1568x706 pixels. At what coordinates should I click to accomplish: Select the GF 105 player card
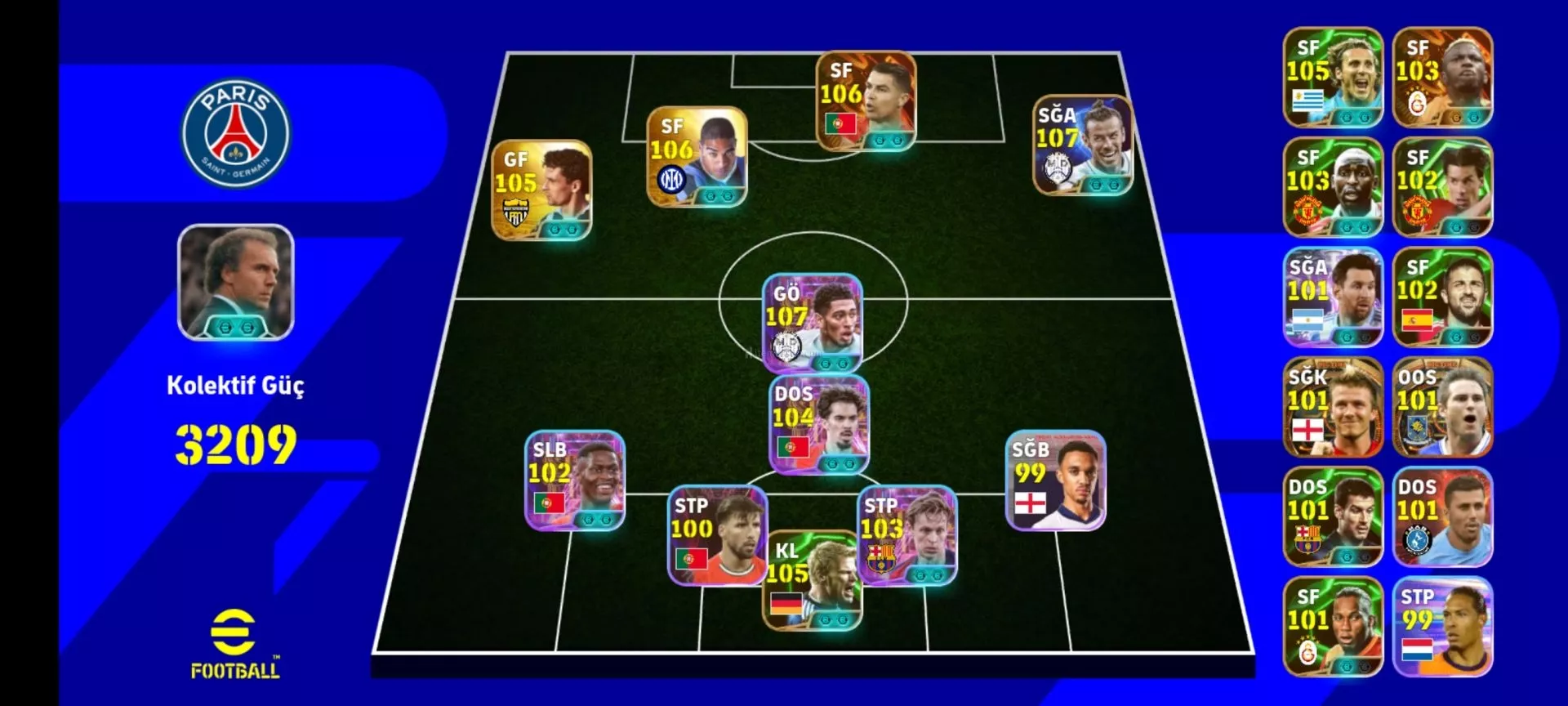point(541,190)
